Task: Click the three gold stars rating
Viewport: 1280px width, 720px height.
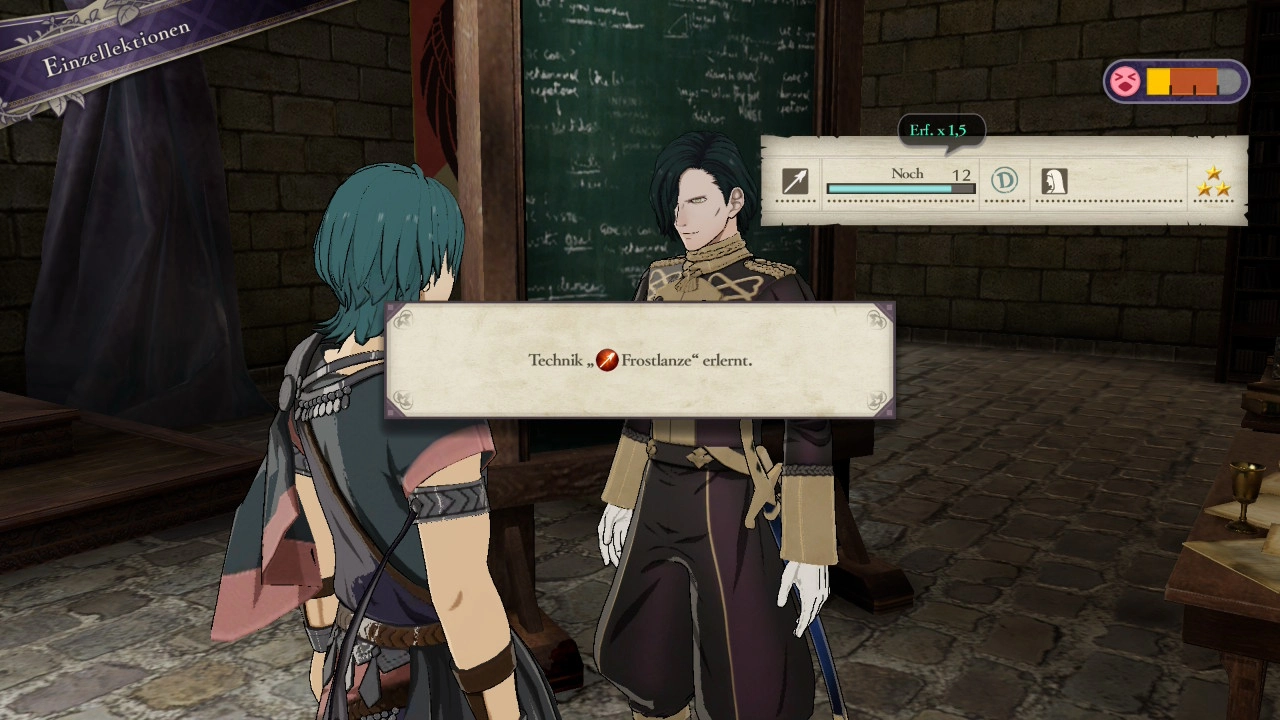Action: [1213, 182]
